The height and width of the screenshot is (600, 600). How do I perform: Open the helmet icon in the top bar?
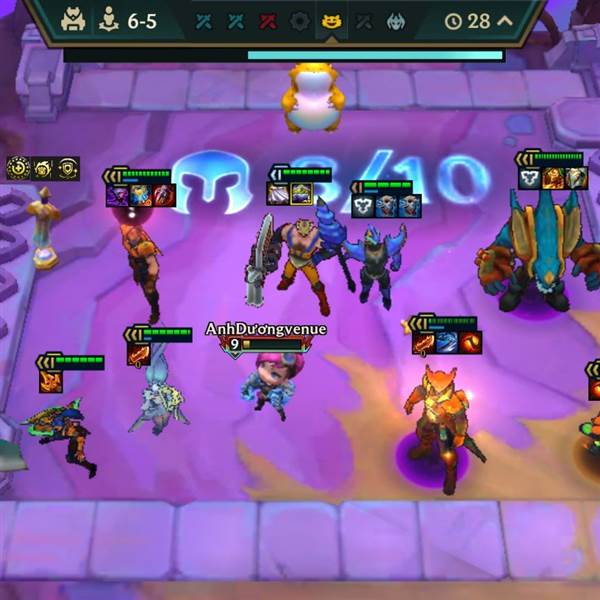tap(73, 21)
